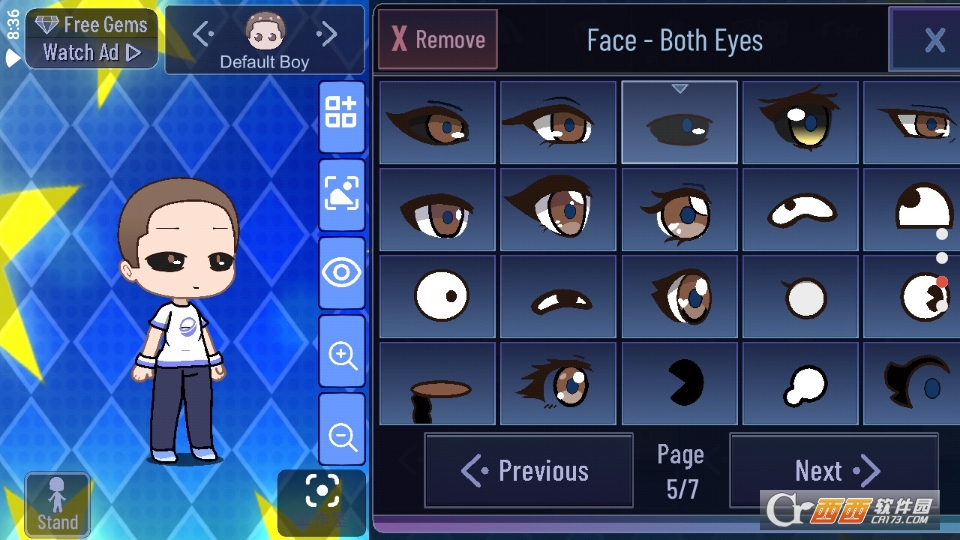The width and height of the screenshot is (960, 540).
Task: Select the highlighted dark closed-eye style
Action: (x=680, y=123)
